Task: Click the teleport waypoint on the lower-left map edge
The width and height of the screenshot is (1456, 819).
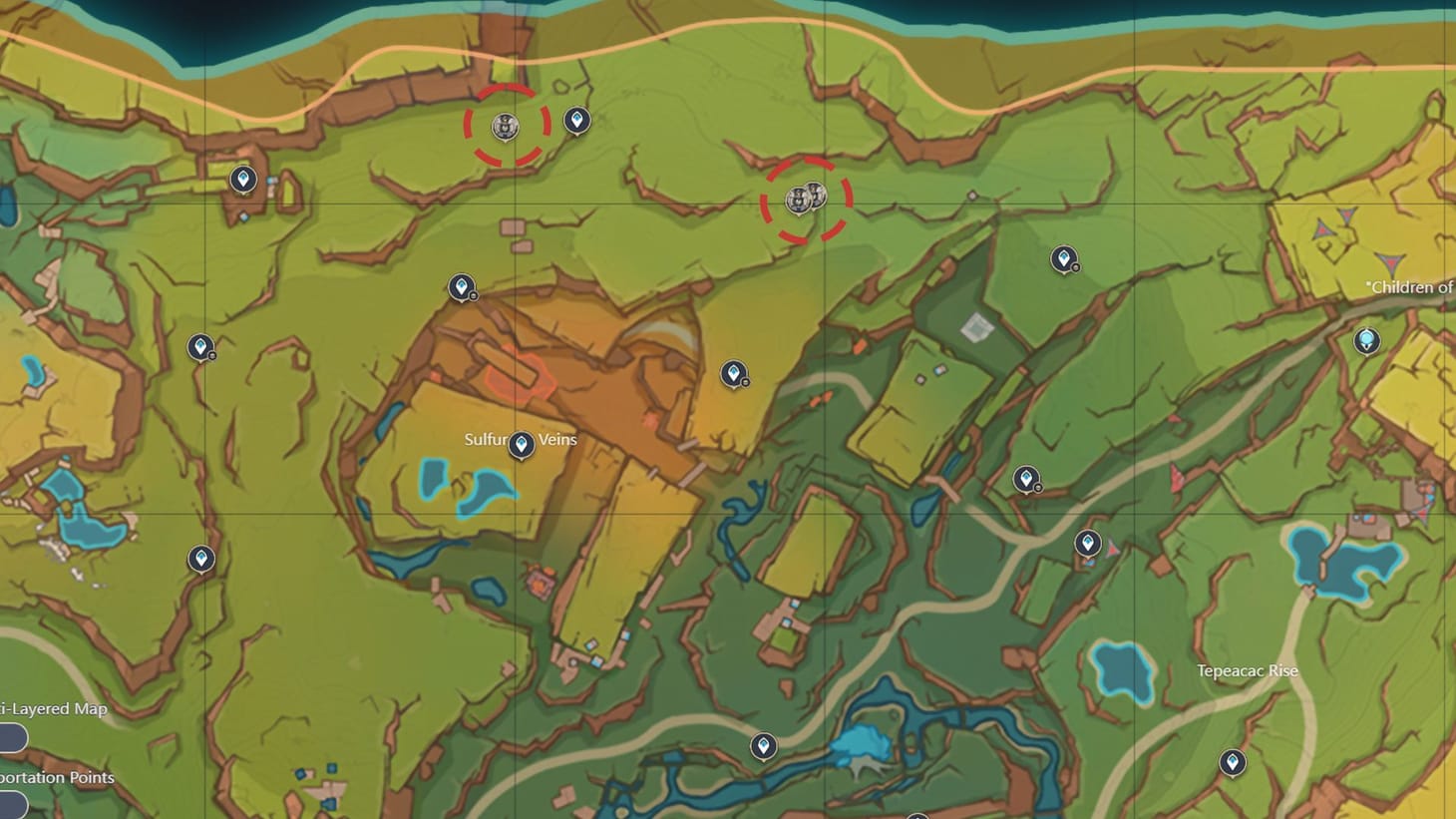Action: click(x=203, y=560)
